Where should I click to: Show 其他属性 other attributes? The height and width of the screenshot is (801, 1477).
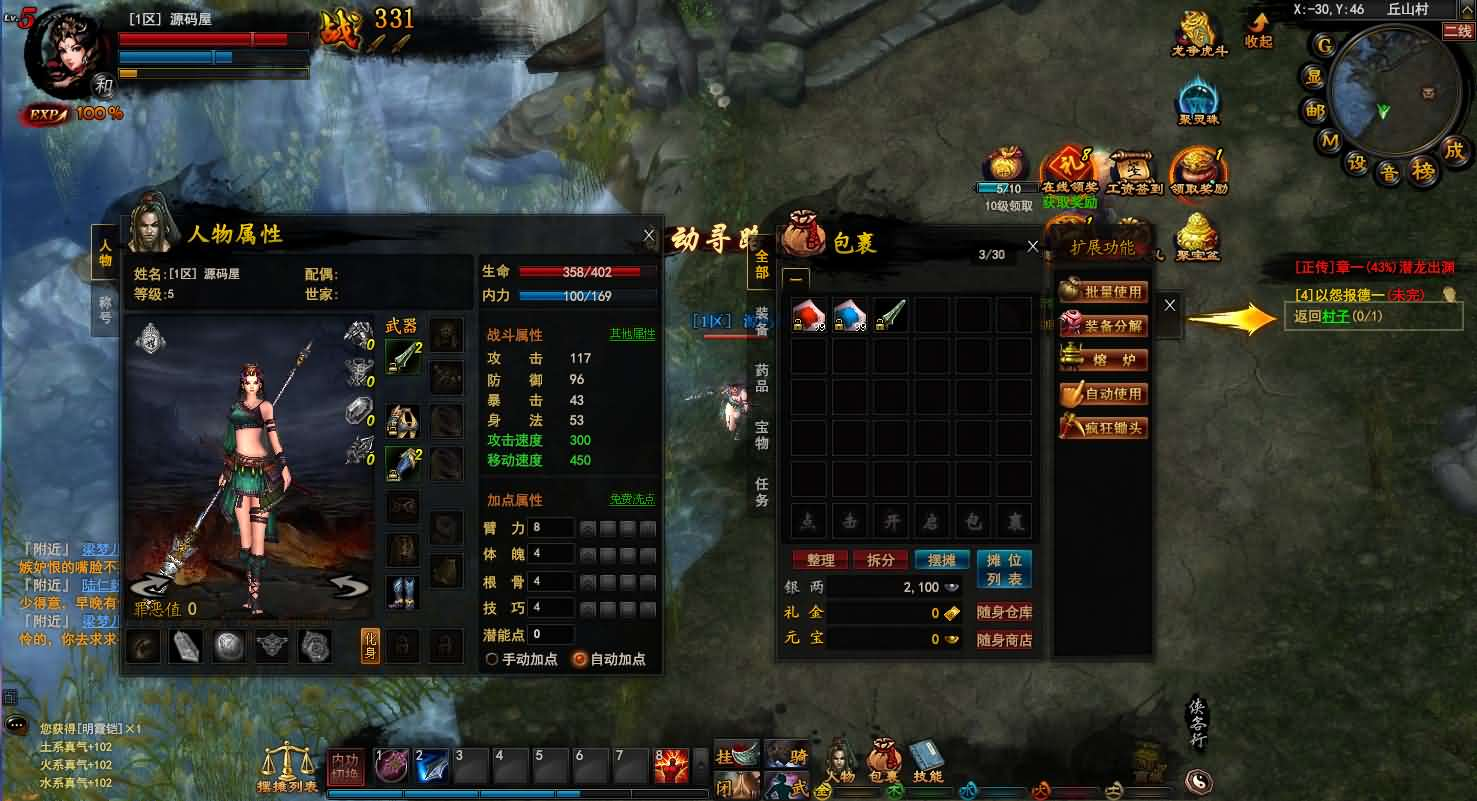(x=632, y=334)
